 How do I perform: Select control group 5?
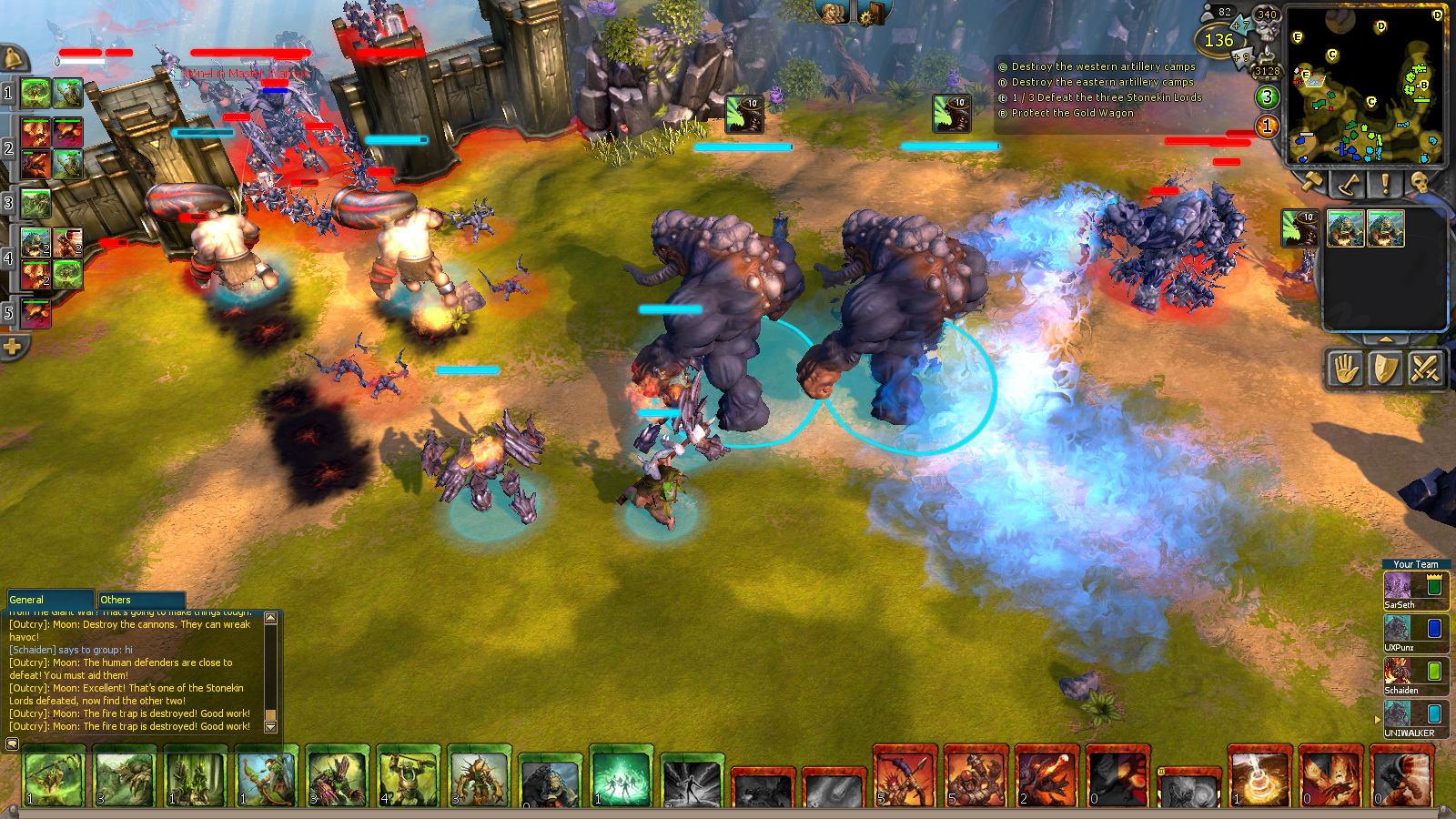pos(8,313)
